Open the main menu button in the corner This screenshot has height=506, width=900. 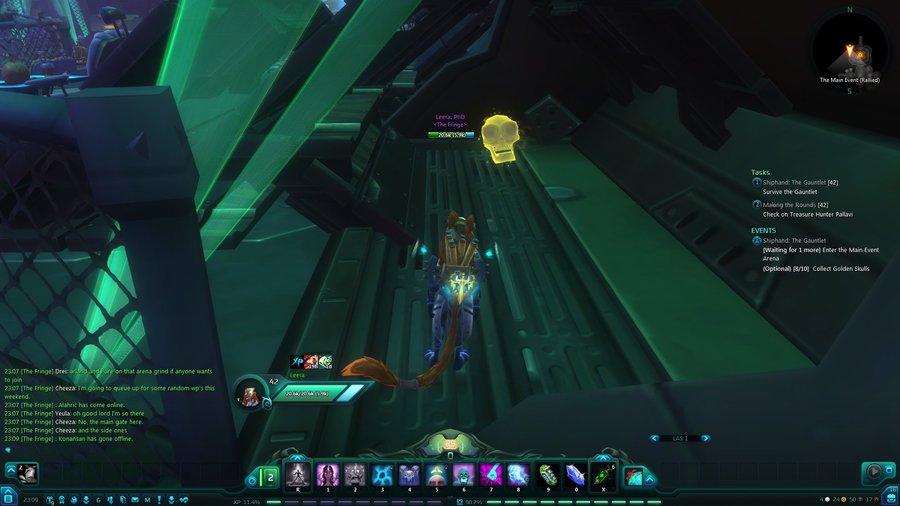point(8,497)
